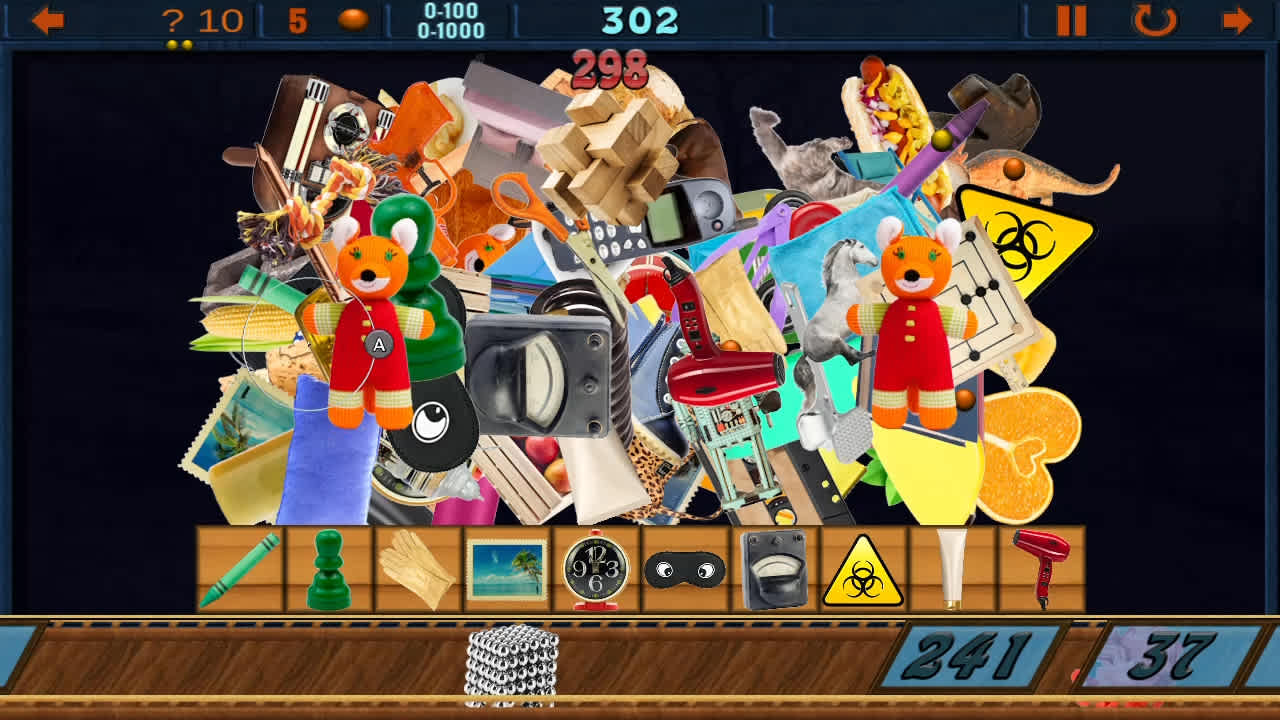The width and height of the screenshot is (1280, 720).
Task: Select the postage stamp tray item
Action: click(x=508, y=567)
